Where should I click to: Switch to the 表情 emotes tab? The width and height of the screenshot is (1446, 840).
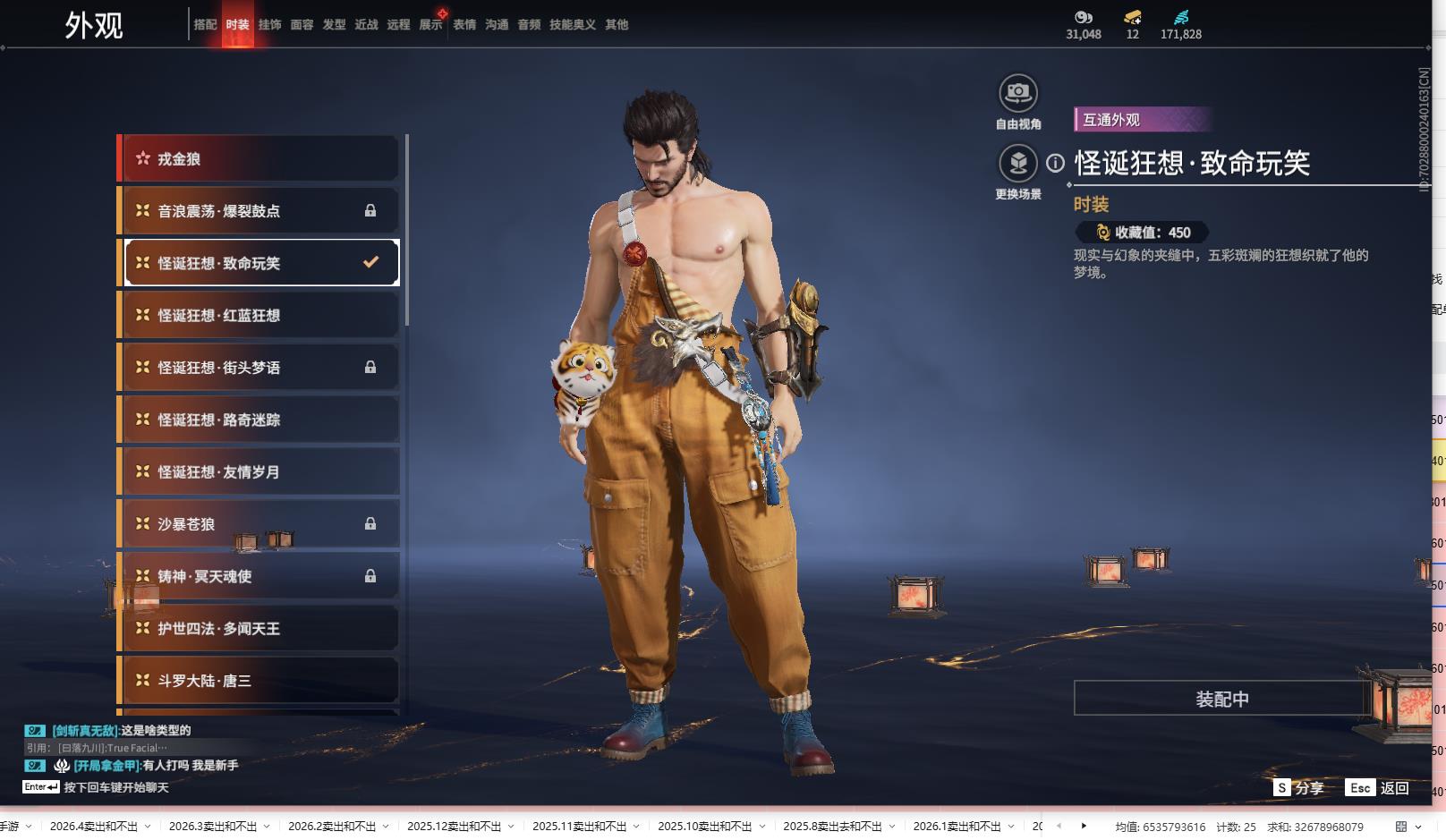point(464,24)
